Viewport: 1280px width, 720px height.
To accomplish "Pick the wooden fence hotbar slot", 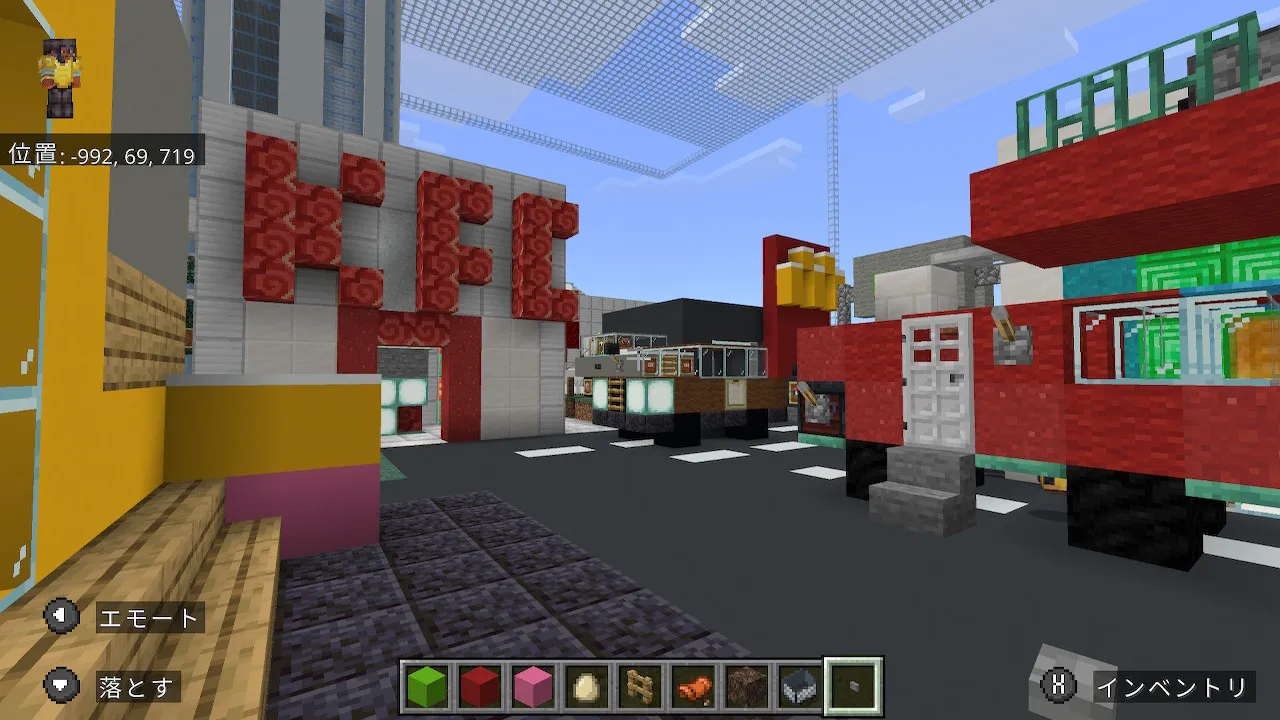I will point(639,686).
